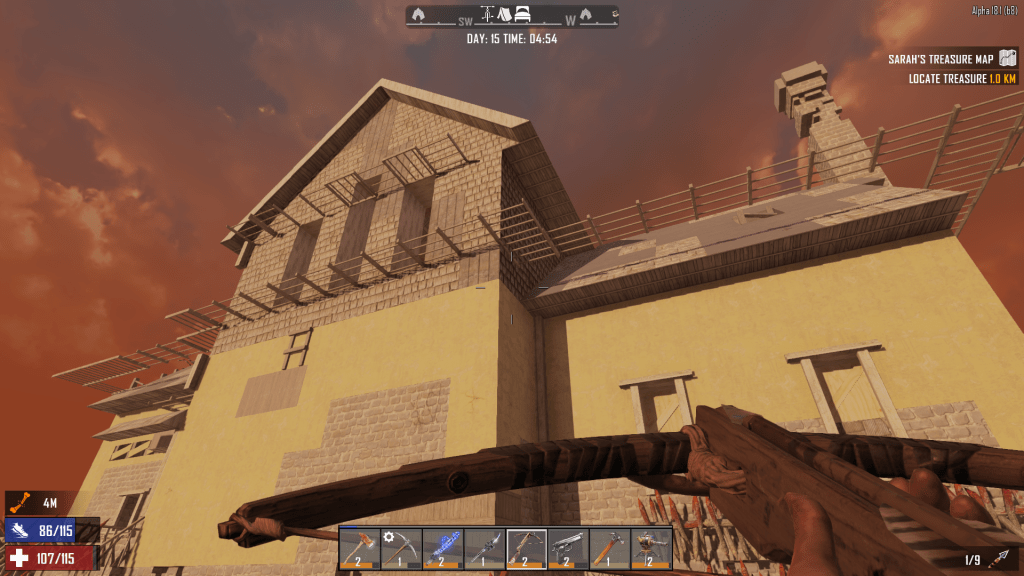The image size is (1024, 576).
Task: Select the dark rifle hotbar slot
Action: [x=485, y=549]
